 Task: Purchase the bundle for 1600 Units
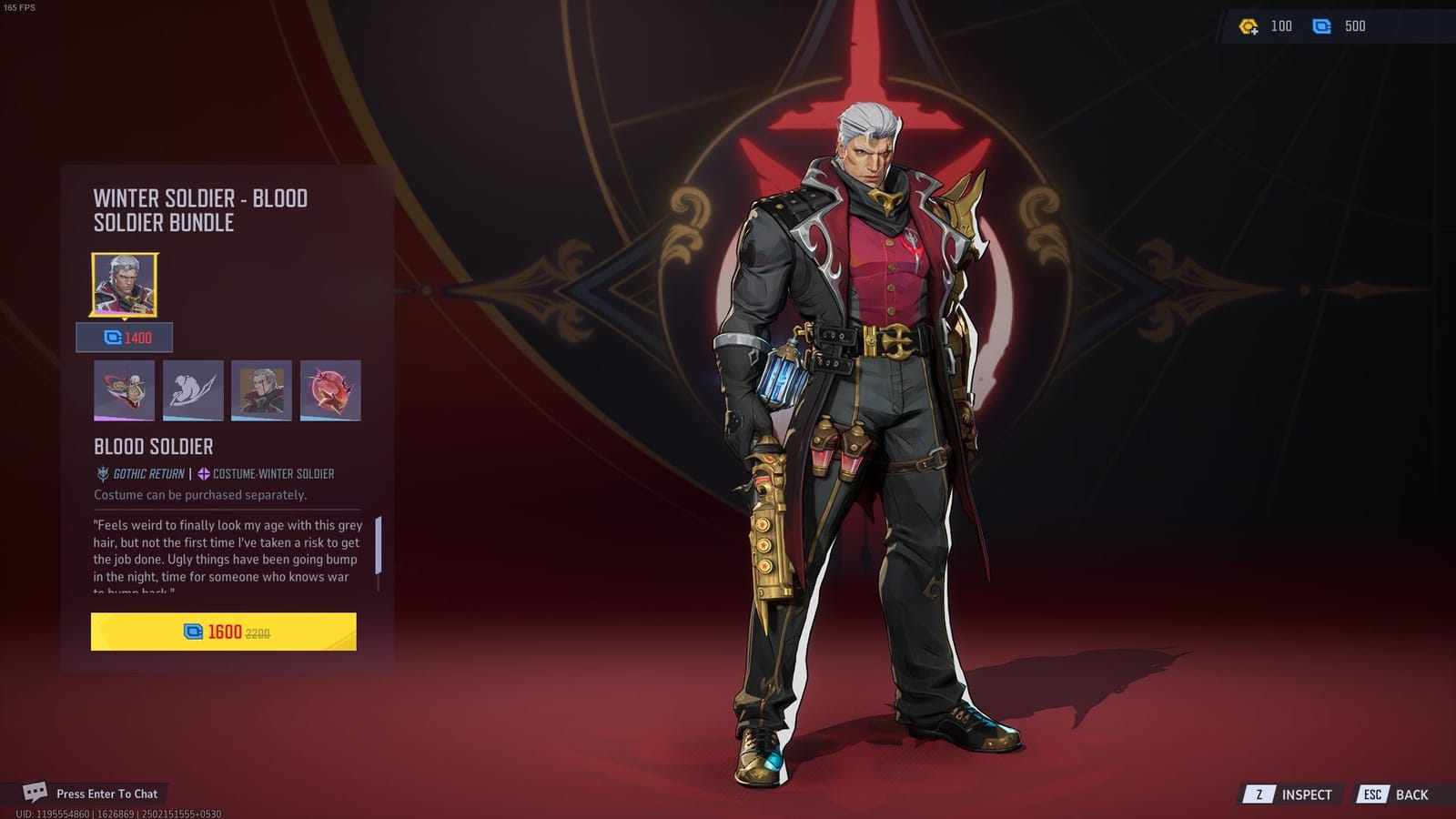[x=224, y=630]
